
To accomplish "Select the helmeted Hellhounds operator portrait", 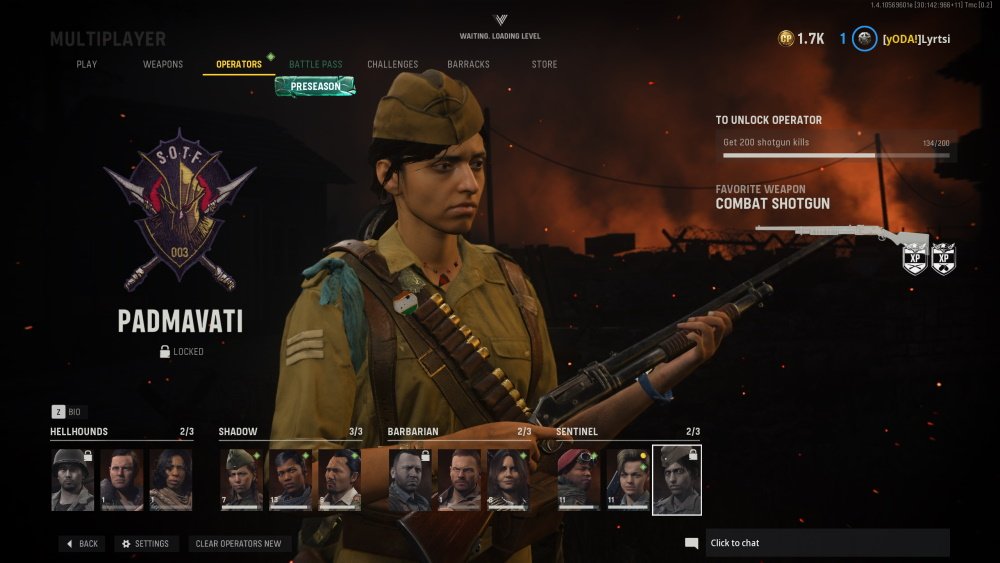I will click(x=73, y=480).
